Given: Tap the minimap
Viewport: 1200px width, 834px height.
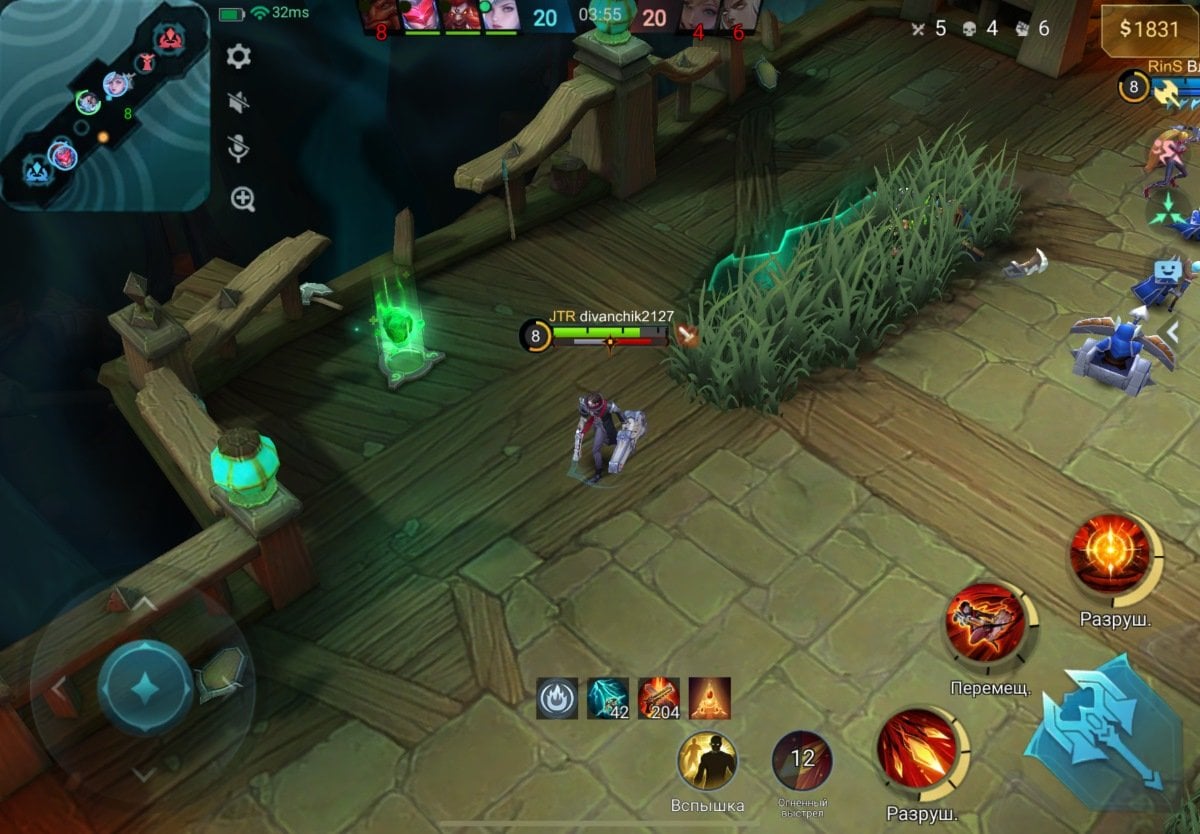Looking at the screenshot, I should pos(104,104).
